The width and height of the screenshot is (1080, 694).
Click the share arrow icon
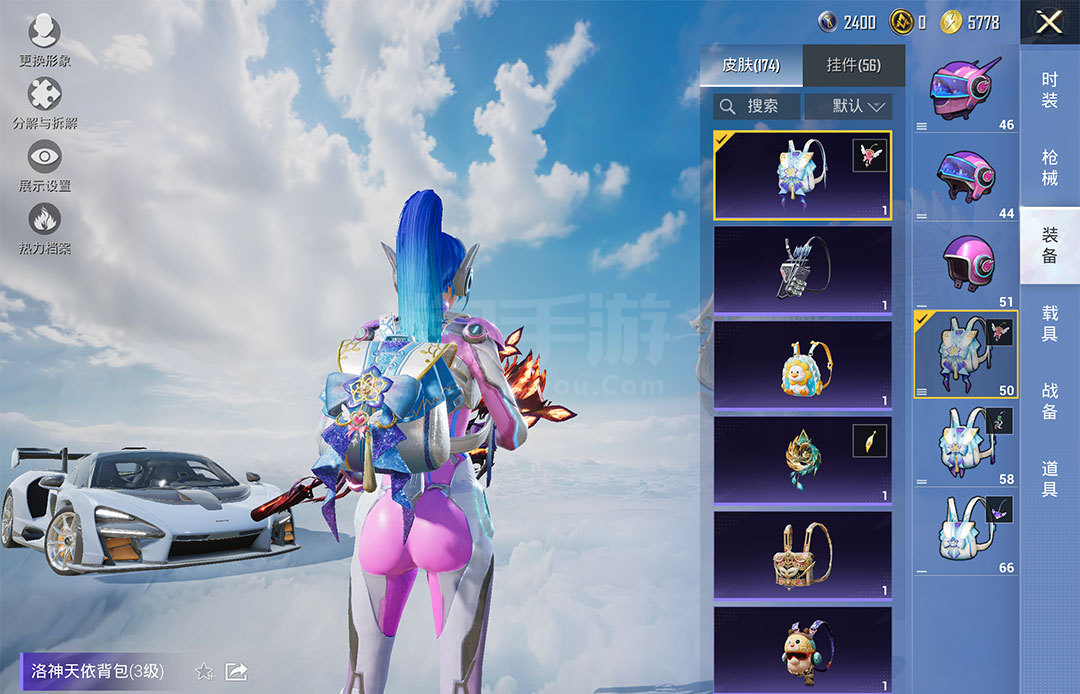point(237,671)
